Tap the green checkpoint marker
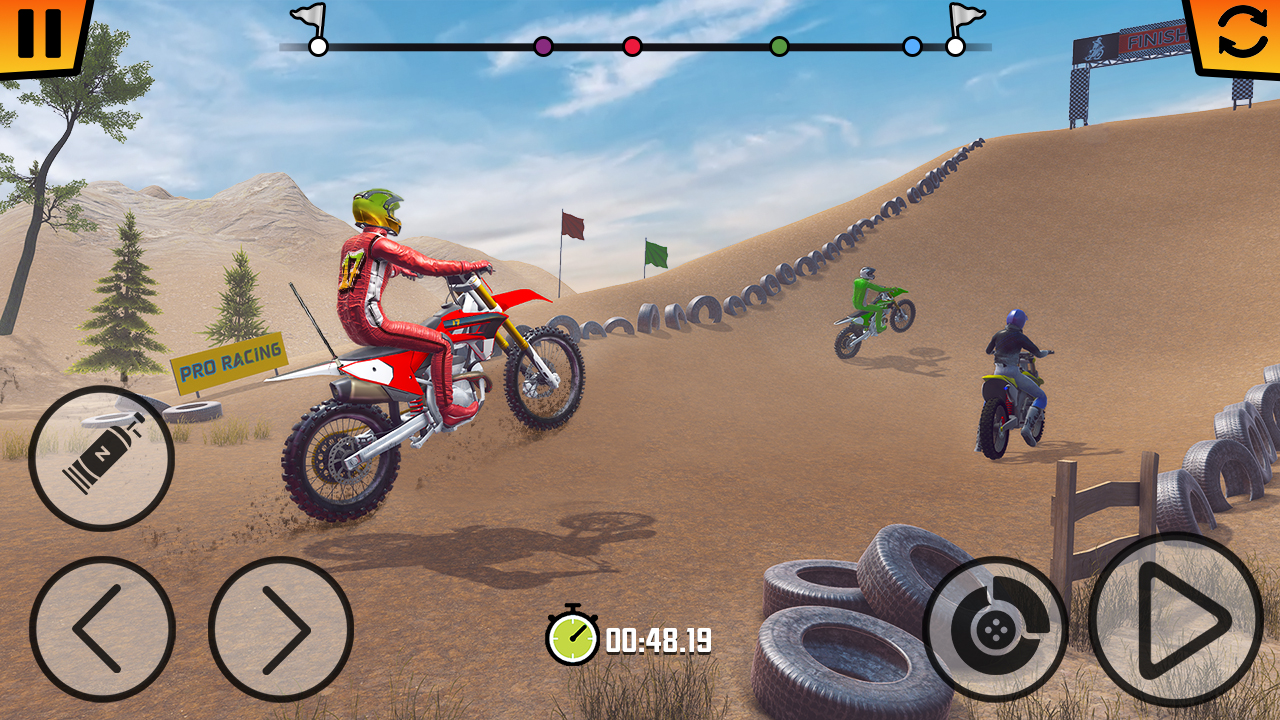The height and width of the screenshot is (720, 1280). point(778,44)
